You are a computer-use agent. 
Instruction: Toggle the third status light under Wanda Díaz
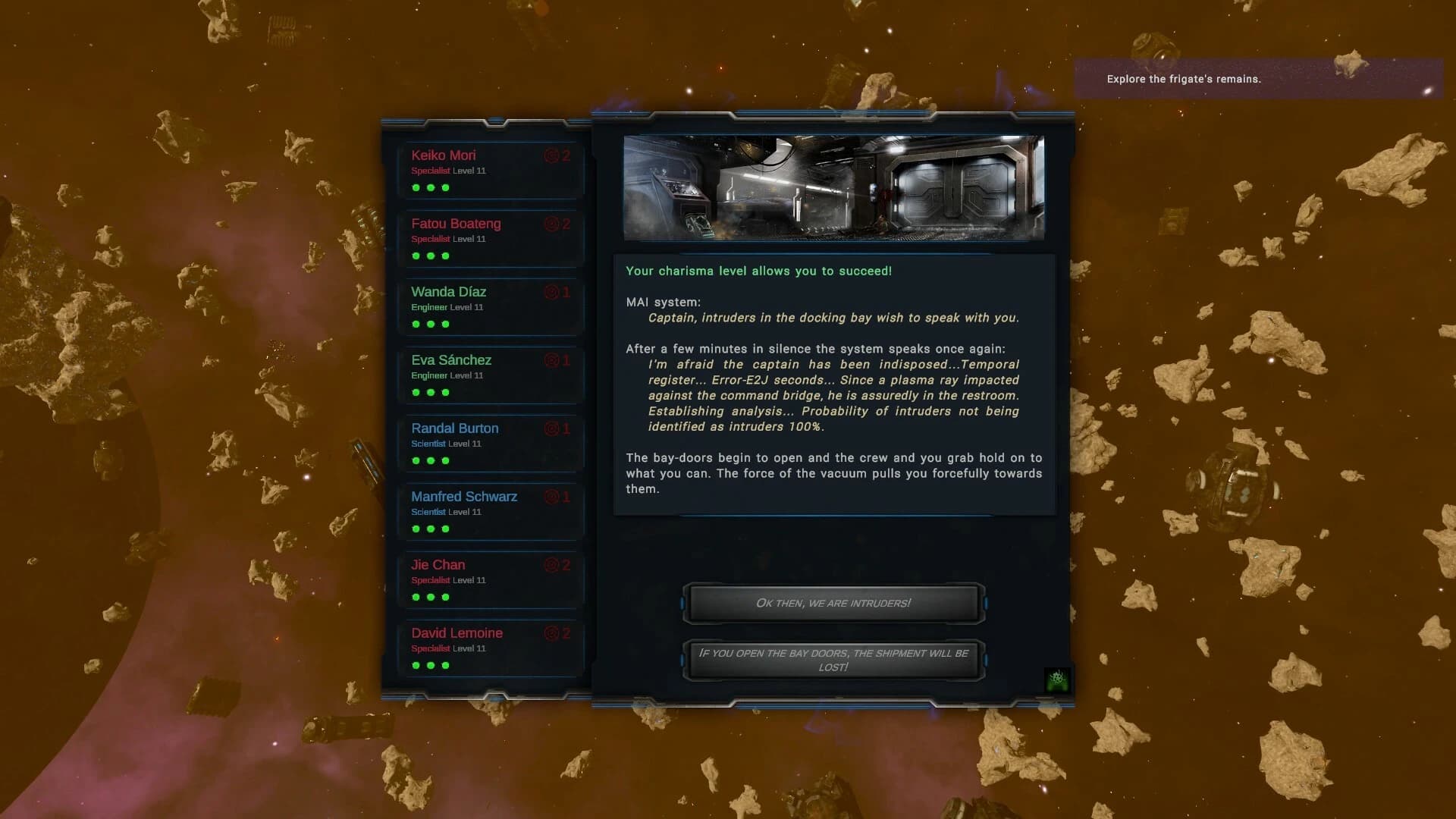pyautogui.click(x=444, y=324)
